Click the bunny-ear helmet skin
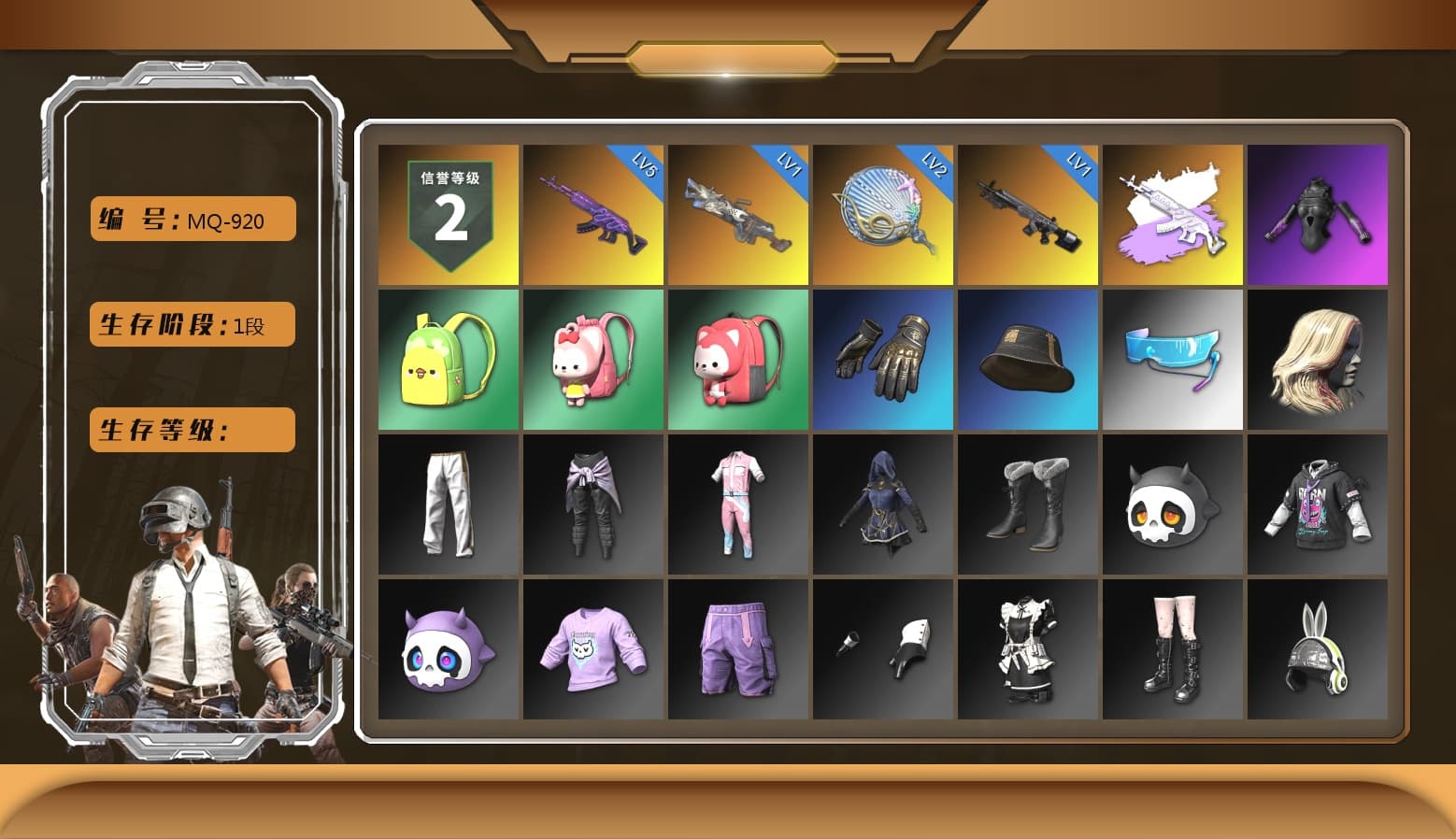This screenshot has width=1456, height=839. [x=1318, y=649]
